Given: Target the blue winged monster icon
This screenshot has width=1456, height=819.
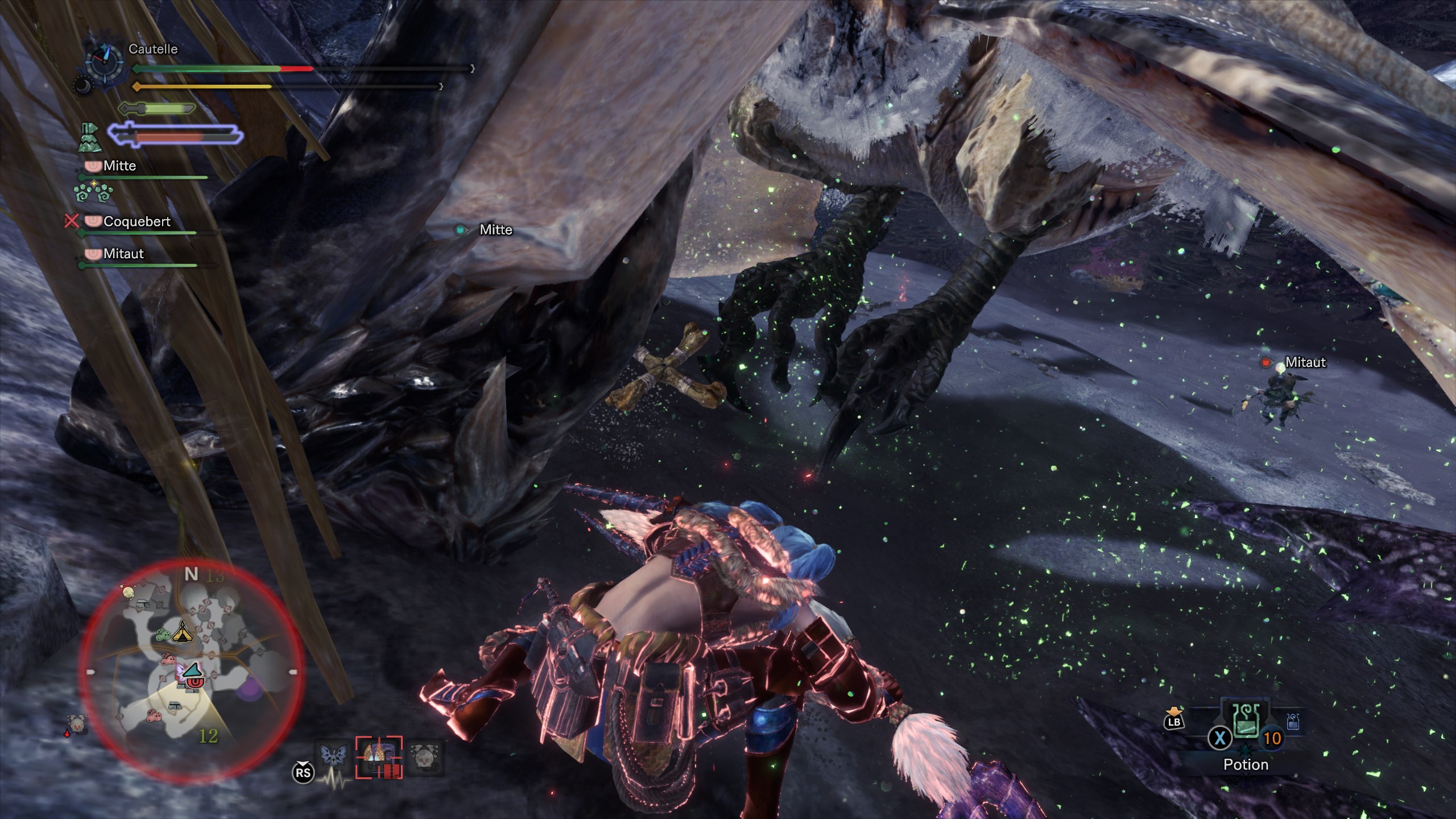Looking at the screenshot, I should point(333,755).
